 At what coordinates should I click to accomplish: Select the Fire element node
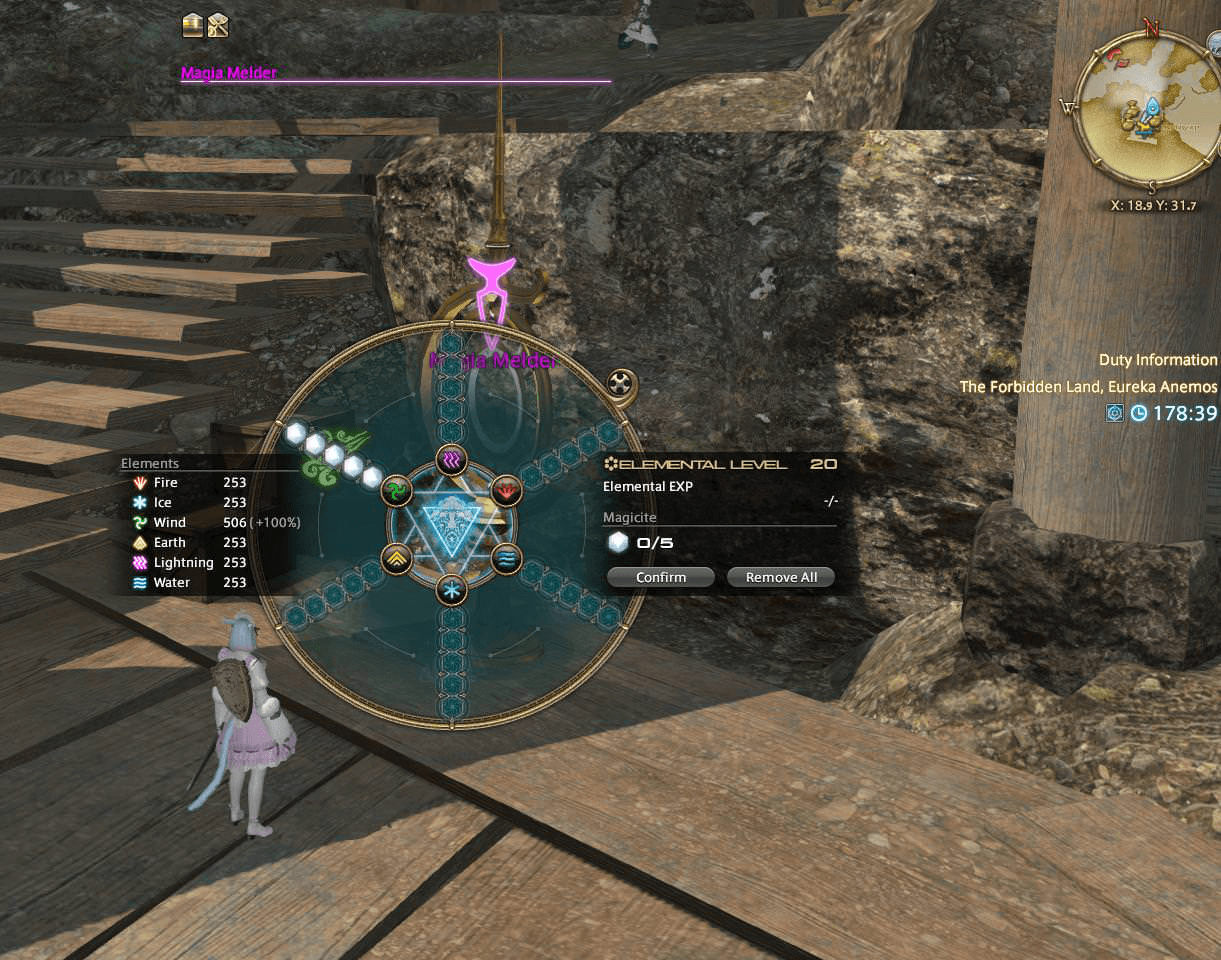point(507,490)
